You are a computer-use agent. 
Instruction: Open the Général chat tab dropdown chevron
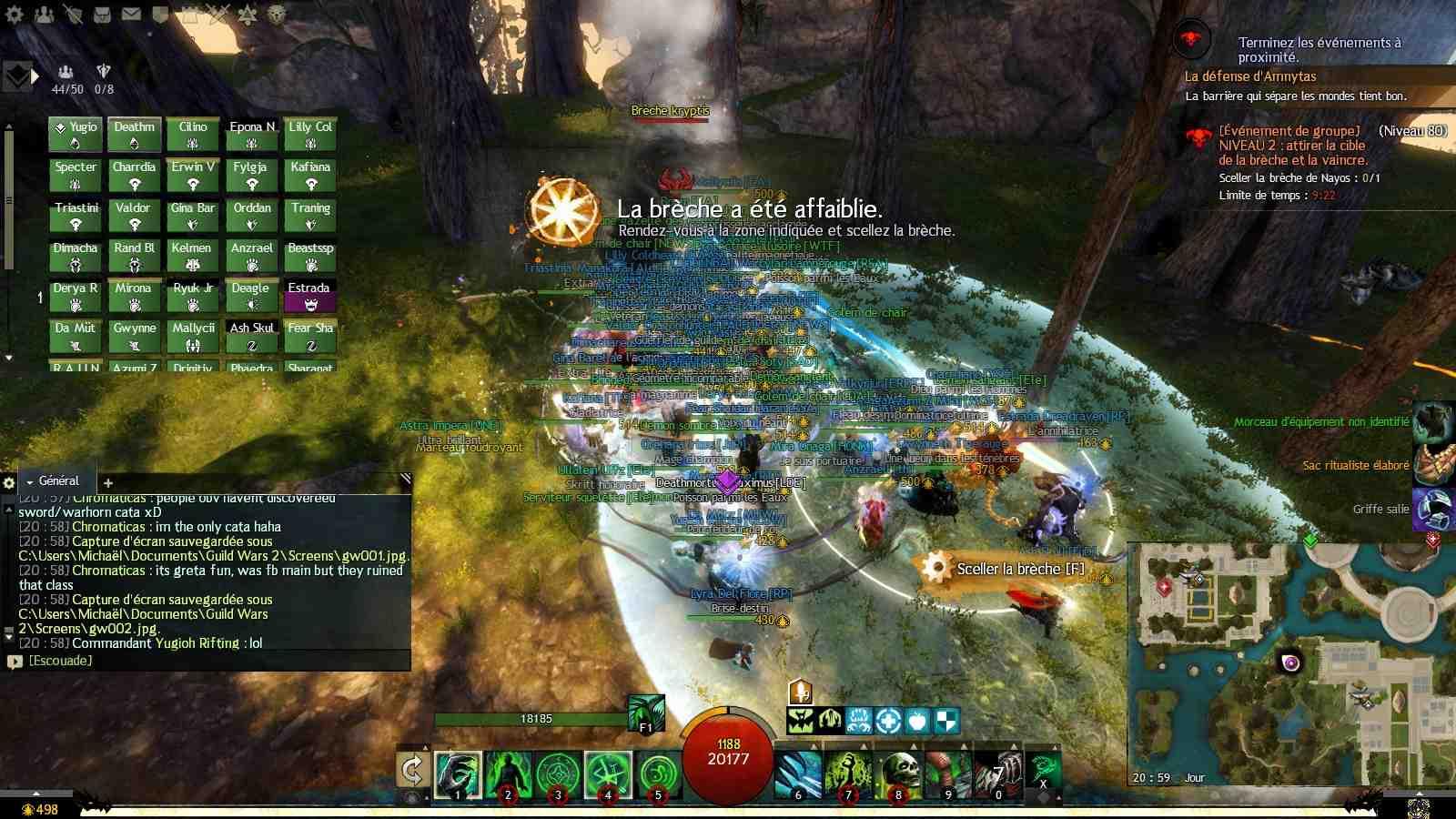tap(32, 480)
